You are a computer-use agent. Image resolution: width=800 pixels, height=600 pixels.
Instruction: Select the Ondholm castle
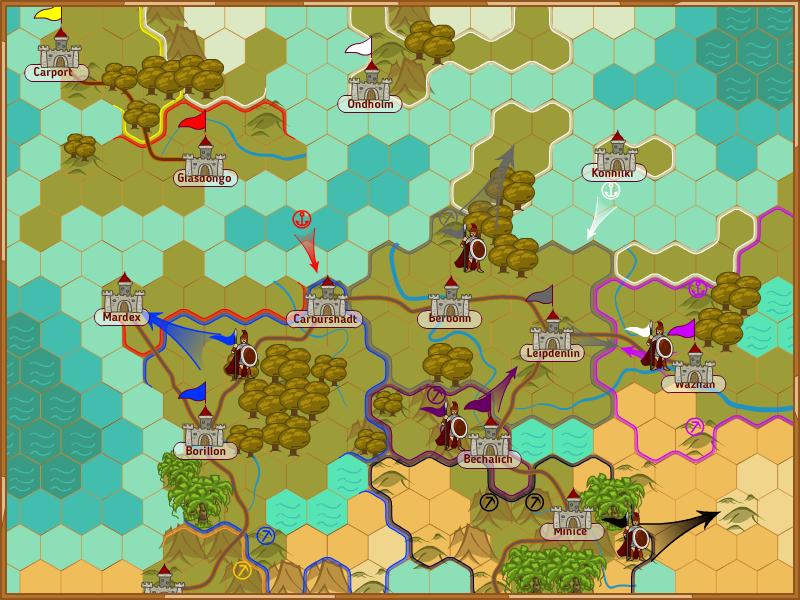click(x=371, y=84)
